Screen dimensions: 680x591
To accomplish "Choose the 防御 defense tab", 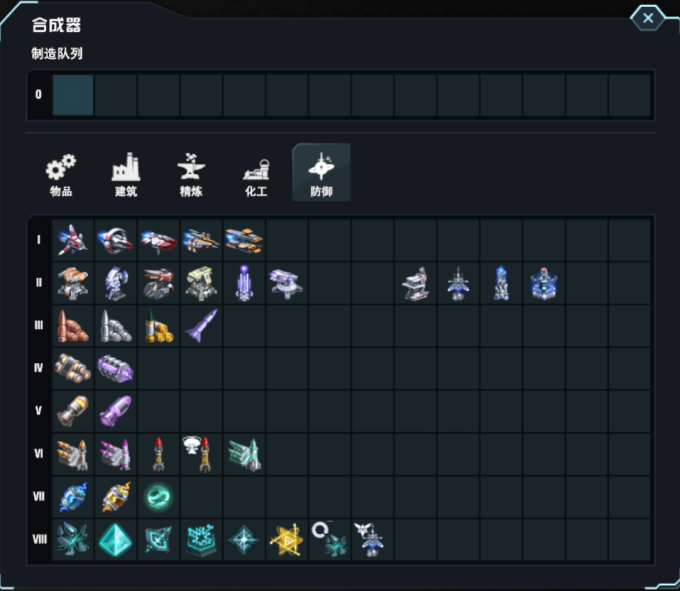I will pos(321,173).
